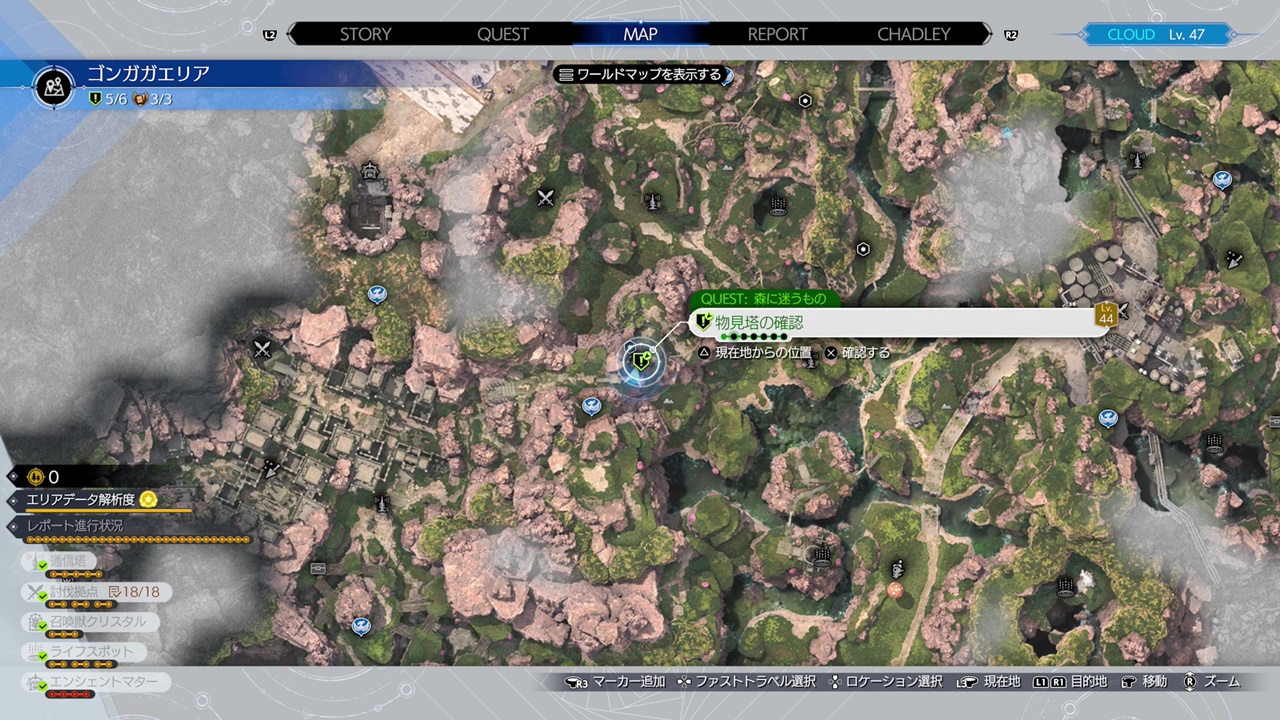Select the エンシェントマター legend entry

(98, 682)
